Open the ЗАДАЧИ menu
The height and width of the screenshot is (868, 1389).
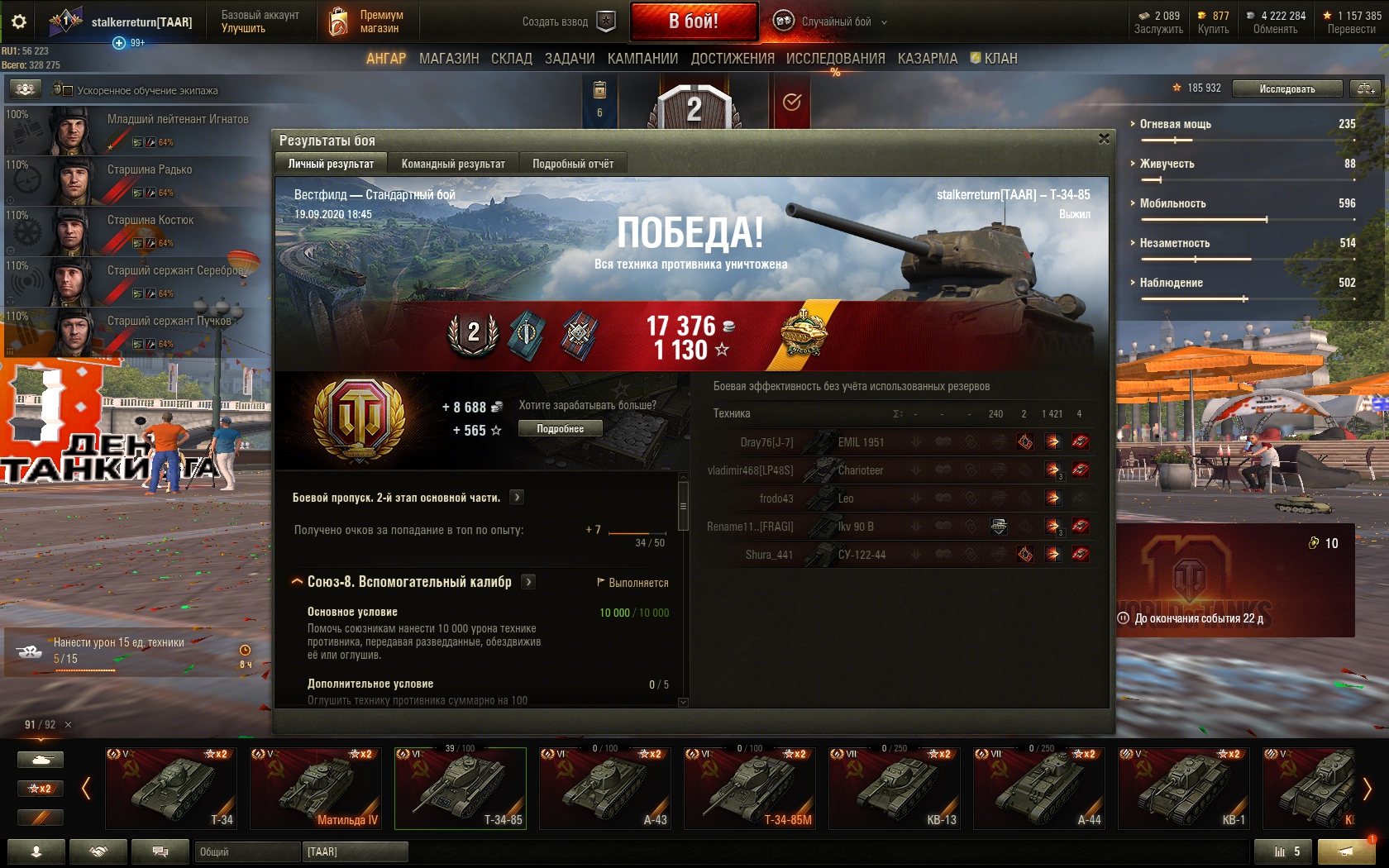[x=570, y=59]
